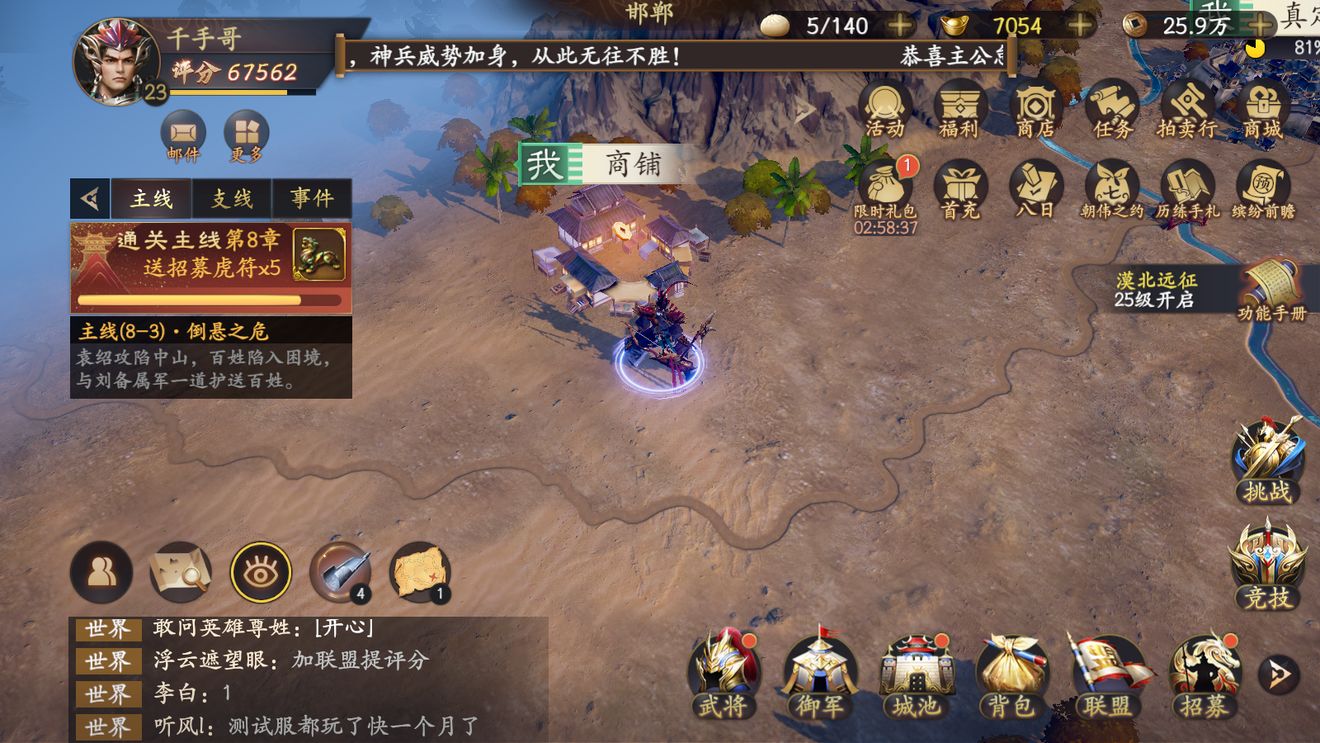
Task: Open the 更多 (More) options
Action: [245, 135]
